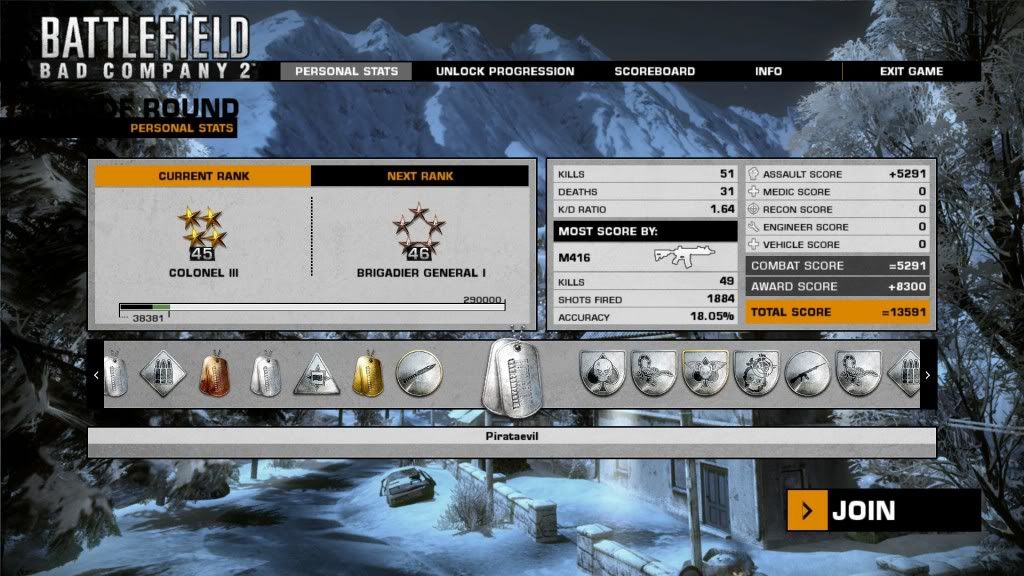Image resolution: width=1024 pixels, height=576 pixels.
Task: Select the highlighted winged shield insignia
Action: 706,373
